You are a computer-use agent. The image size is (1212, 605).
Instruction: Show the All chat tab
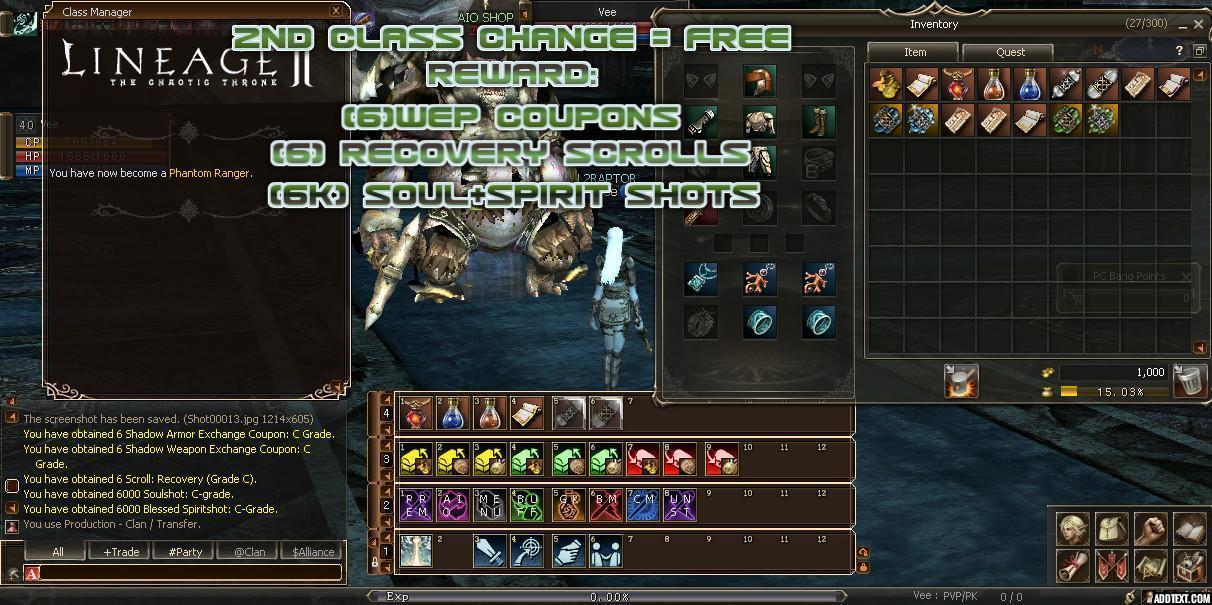(x=57, y=552)
